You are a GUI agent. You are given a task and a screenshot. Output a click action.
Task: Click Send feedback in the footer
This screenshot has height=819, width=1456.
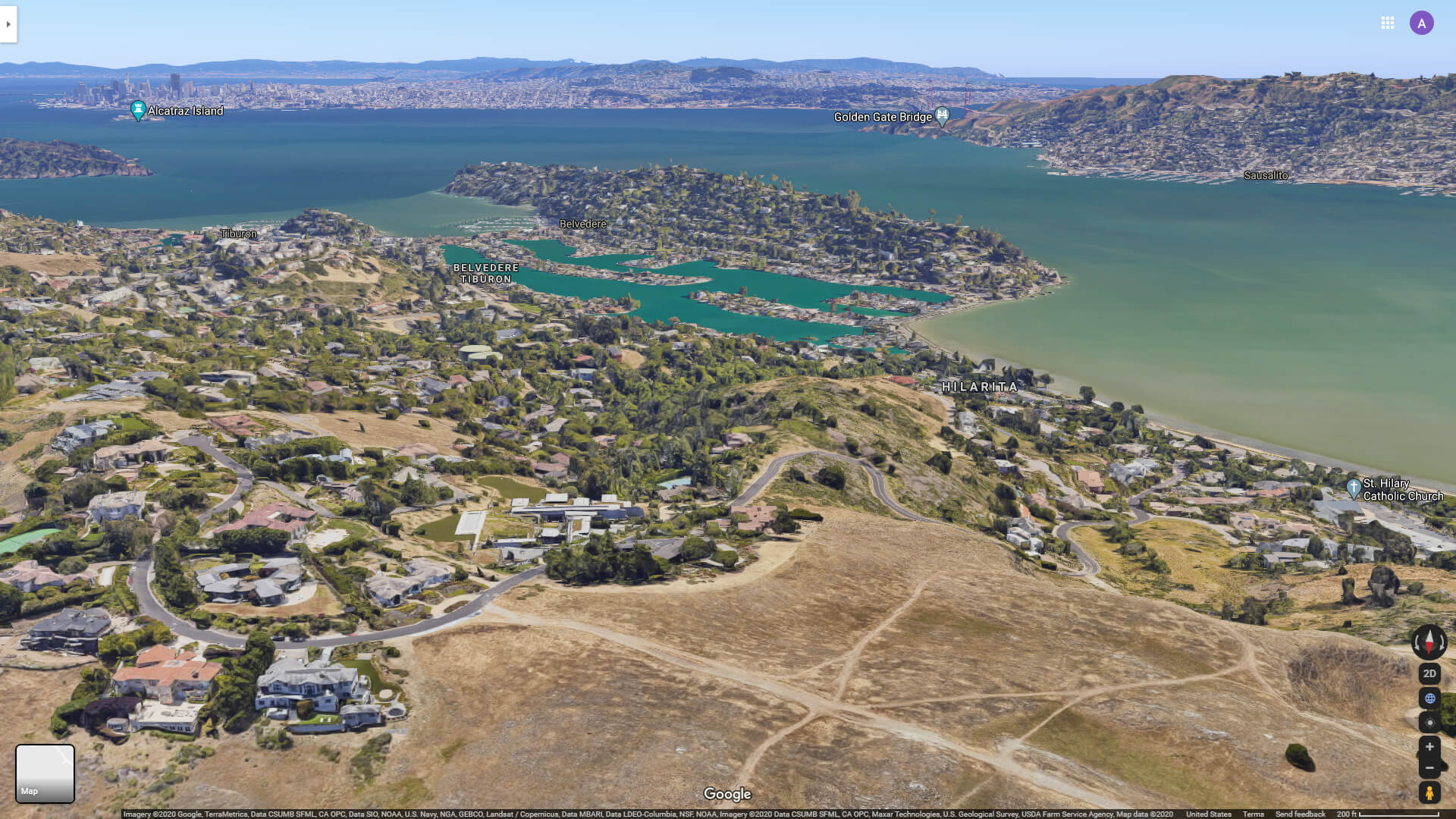coord(1299,814)
